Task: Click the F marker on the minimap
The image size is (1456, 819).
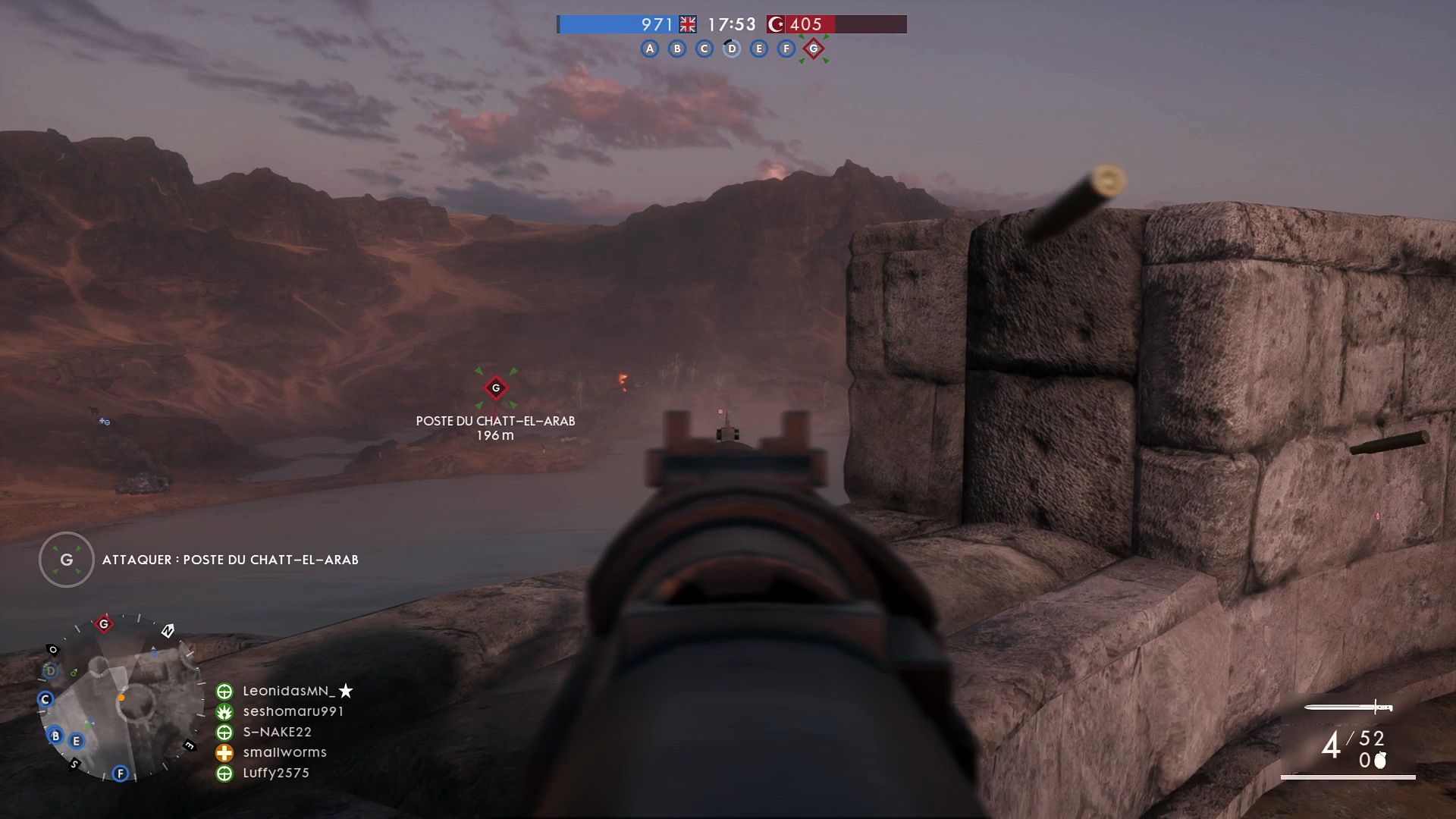Action: 120,773
